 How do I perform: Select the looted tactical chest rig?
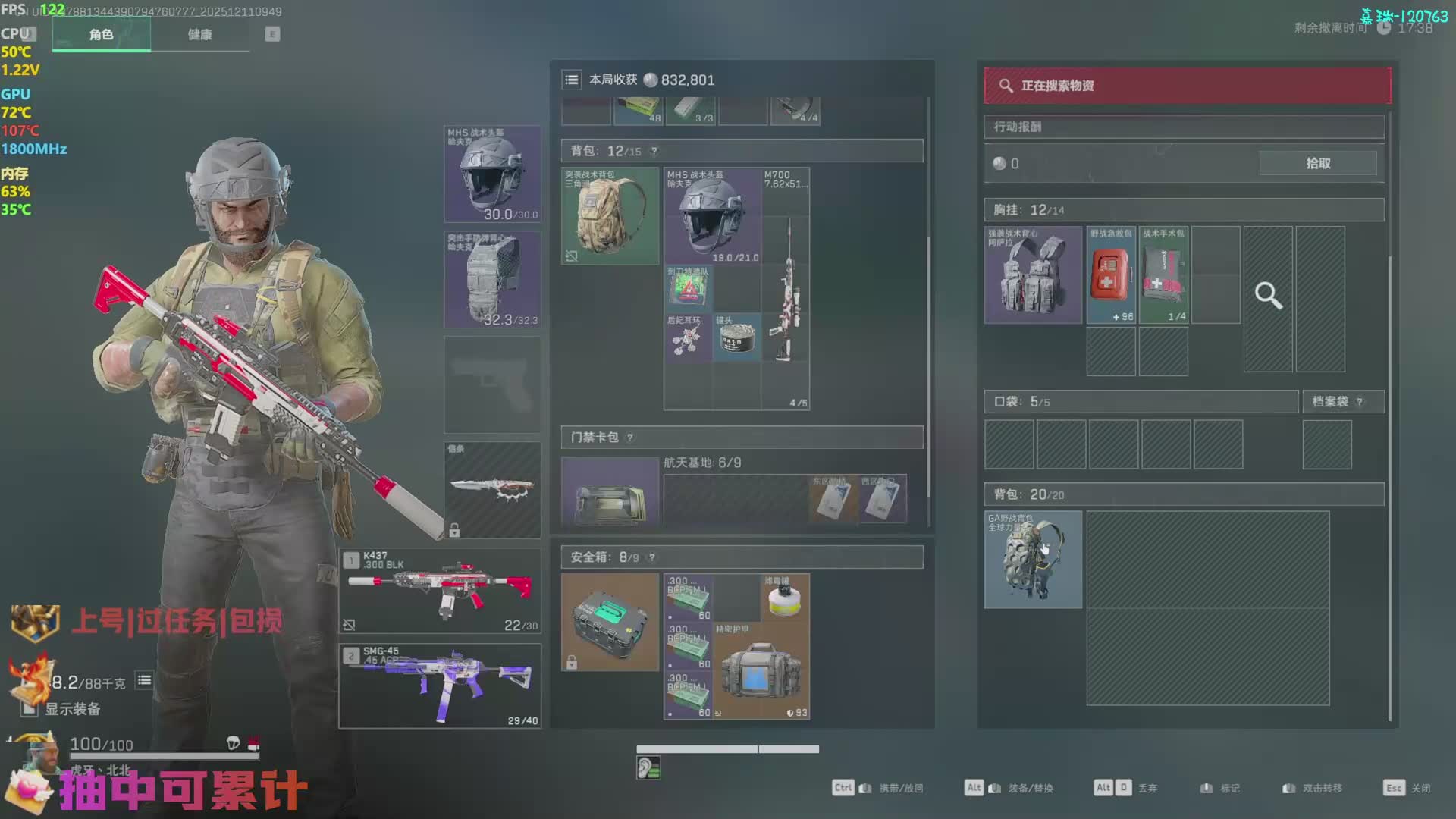click(x=1033, y=275)
